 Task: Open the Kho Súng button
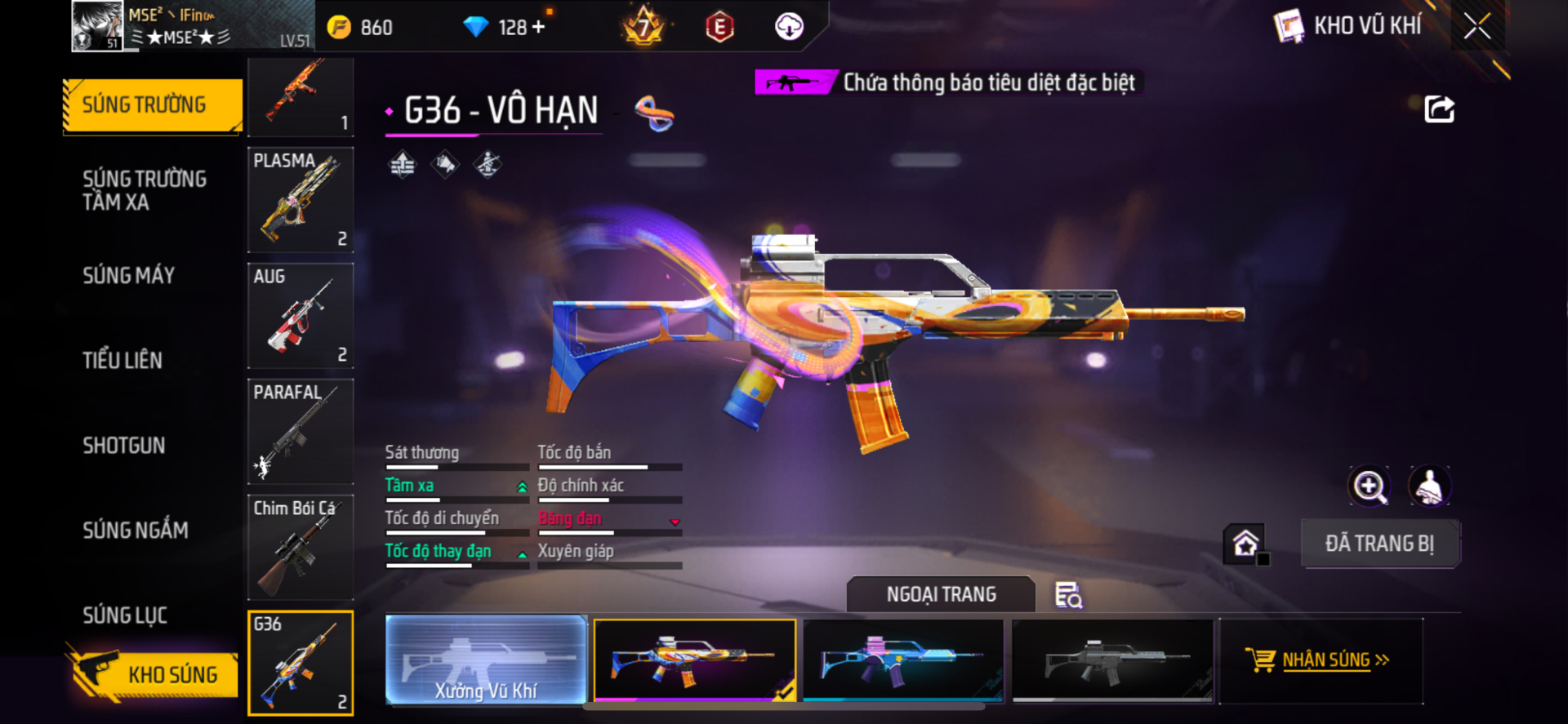154,674
